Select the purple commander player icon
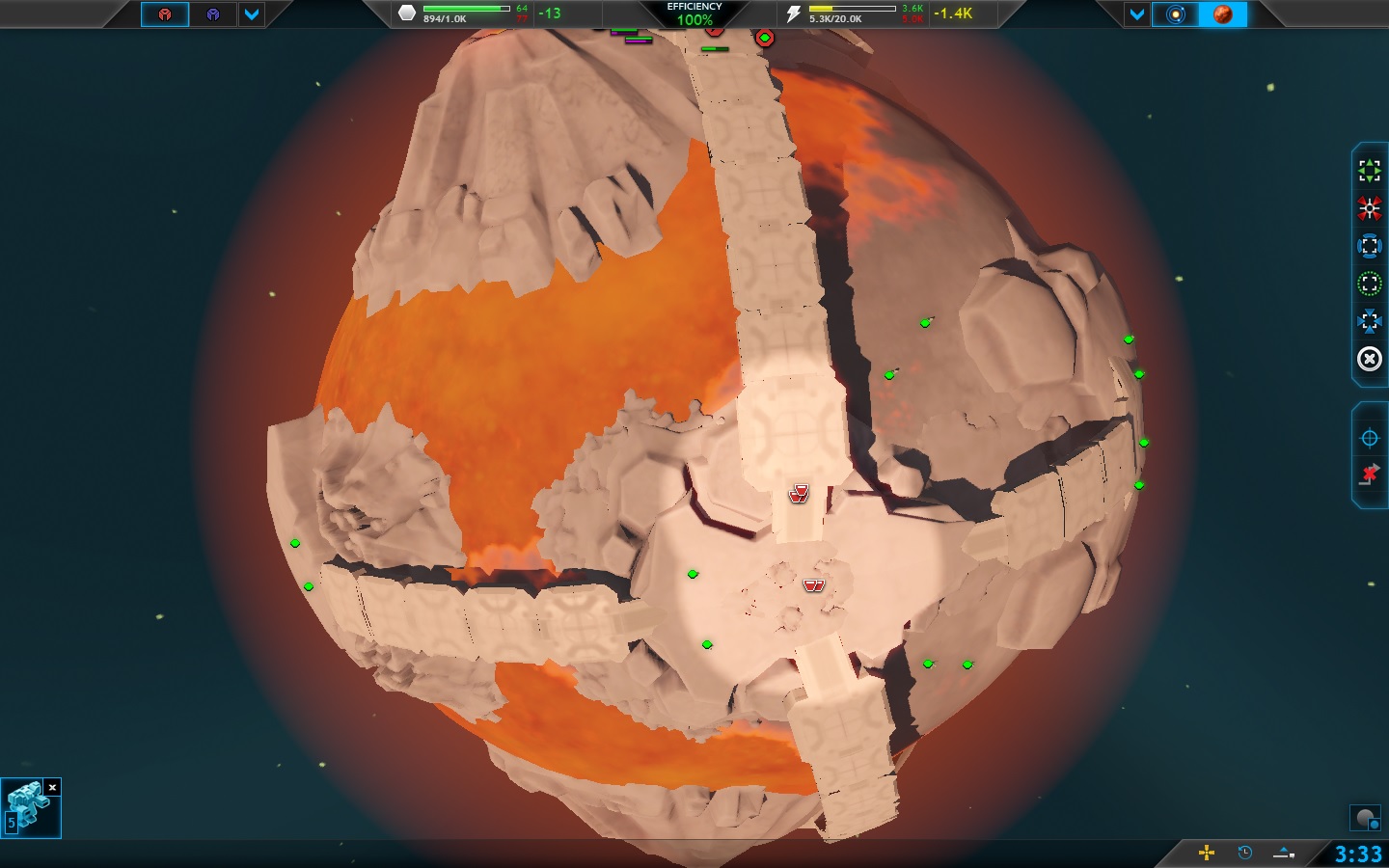Viewport: 1389px width, 868px height. (x=213, y=14)
